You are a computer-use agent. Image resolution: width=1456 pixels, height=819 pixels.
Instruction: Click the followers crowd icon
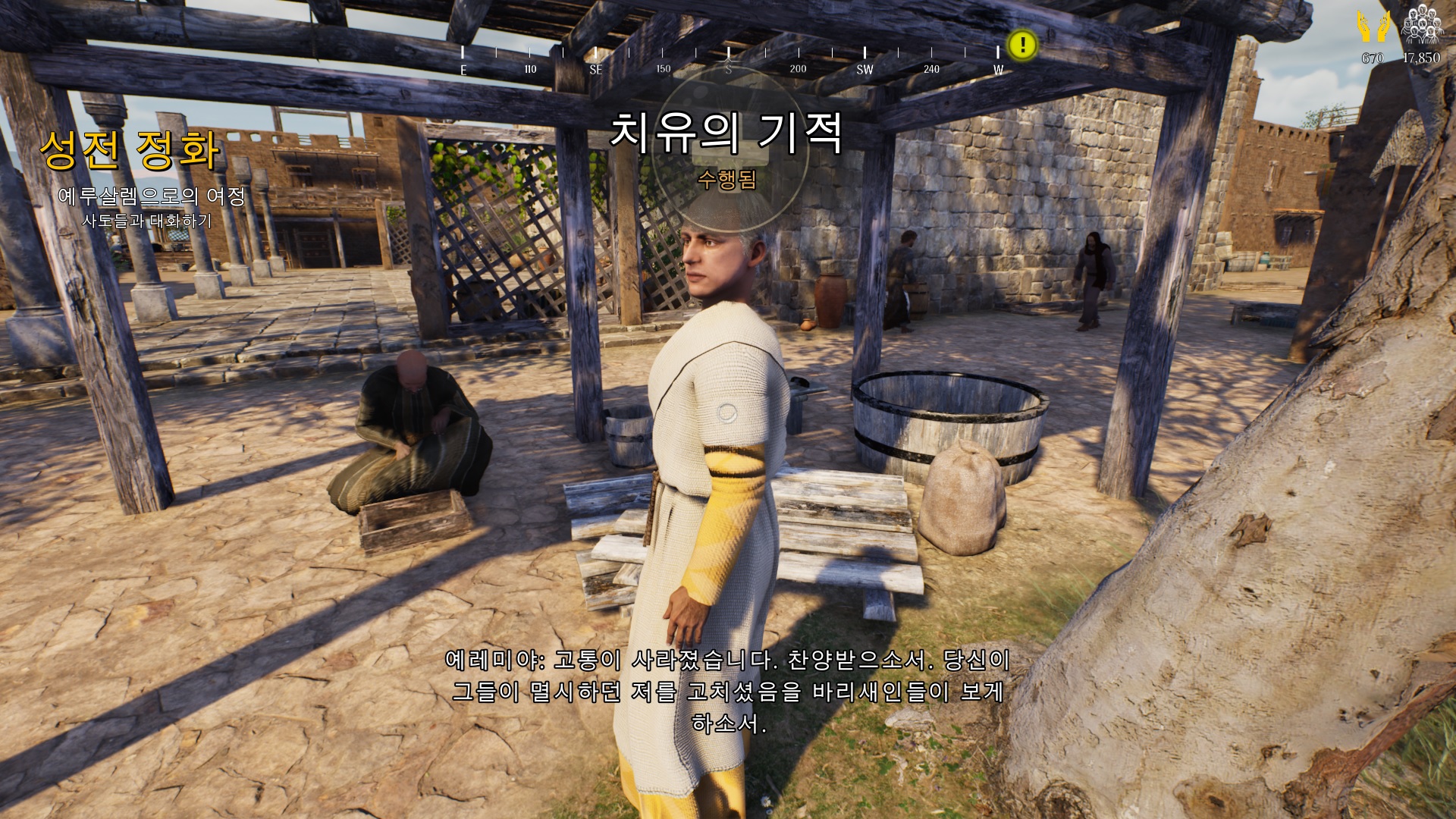pos(1420,27)
